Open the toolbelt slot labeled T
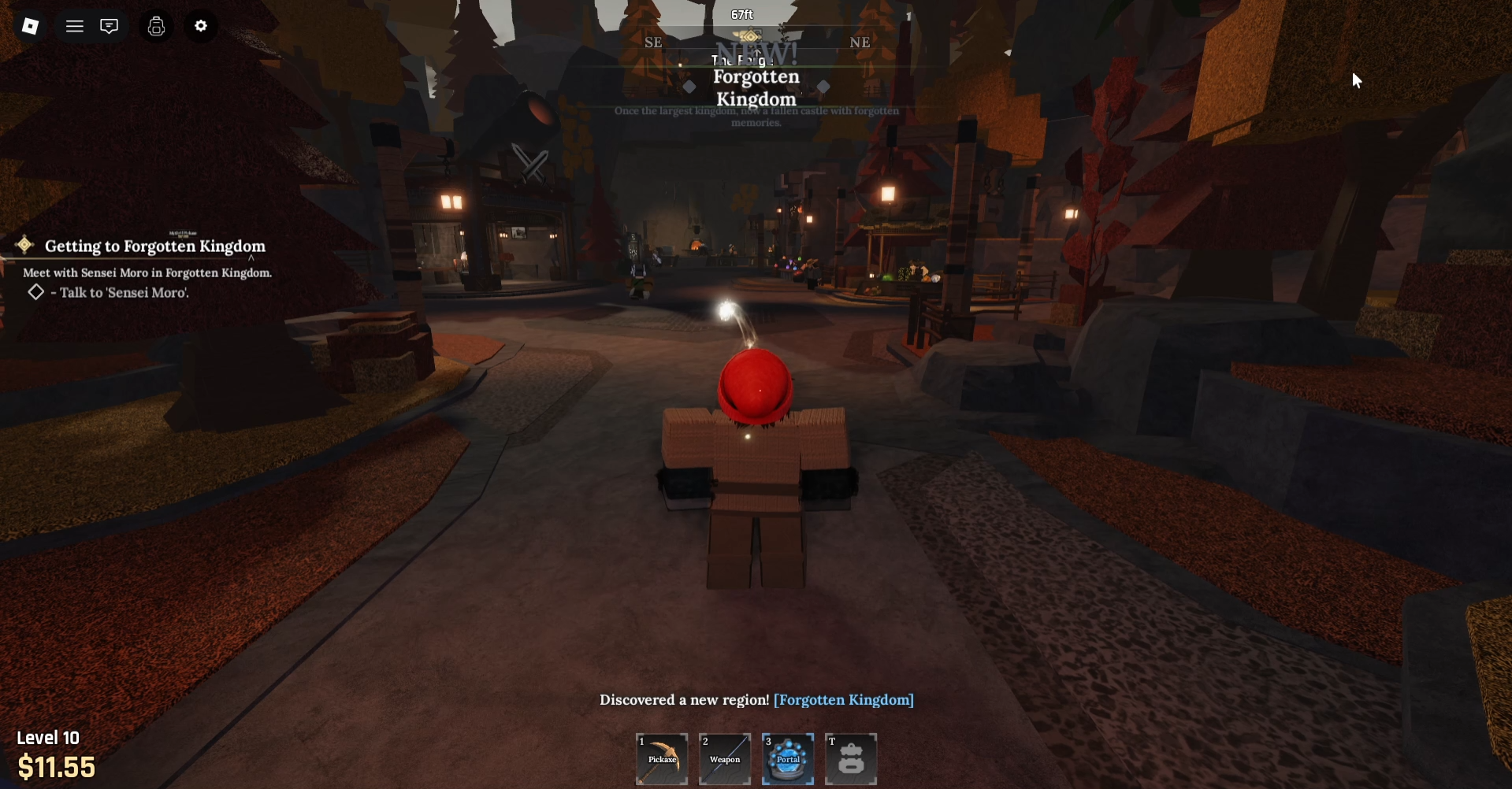This screenshot has height=789, width=1512. [x=850, y=758]
